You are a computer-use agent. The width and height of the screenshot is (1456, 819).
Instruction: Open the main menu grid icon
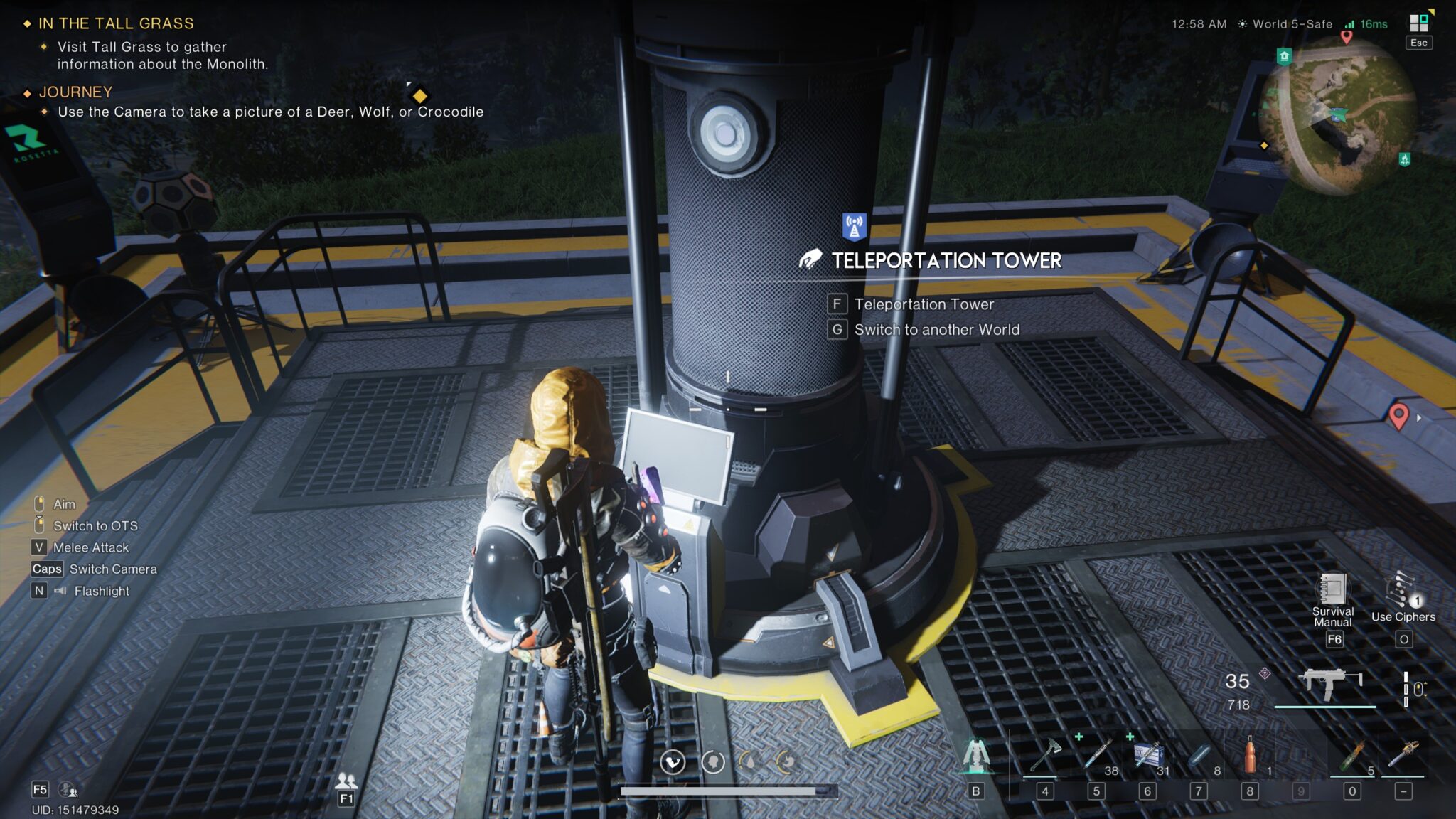point(1418,23)
